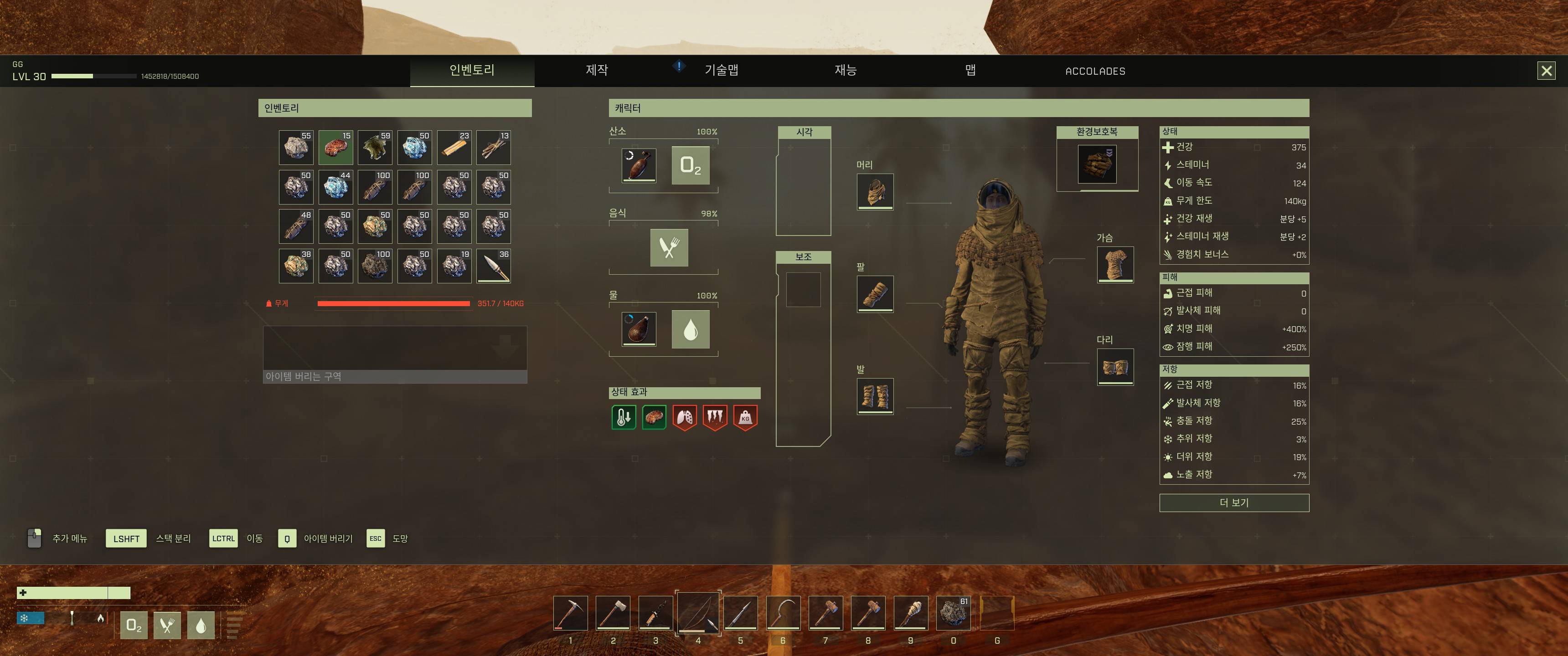
Task: Select the pickaxe in the hotbar
Action: (570, 613)
